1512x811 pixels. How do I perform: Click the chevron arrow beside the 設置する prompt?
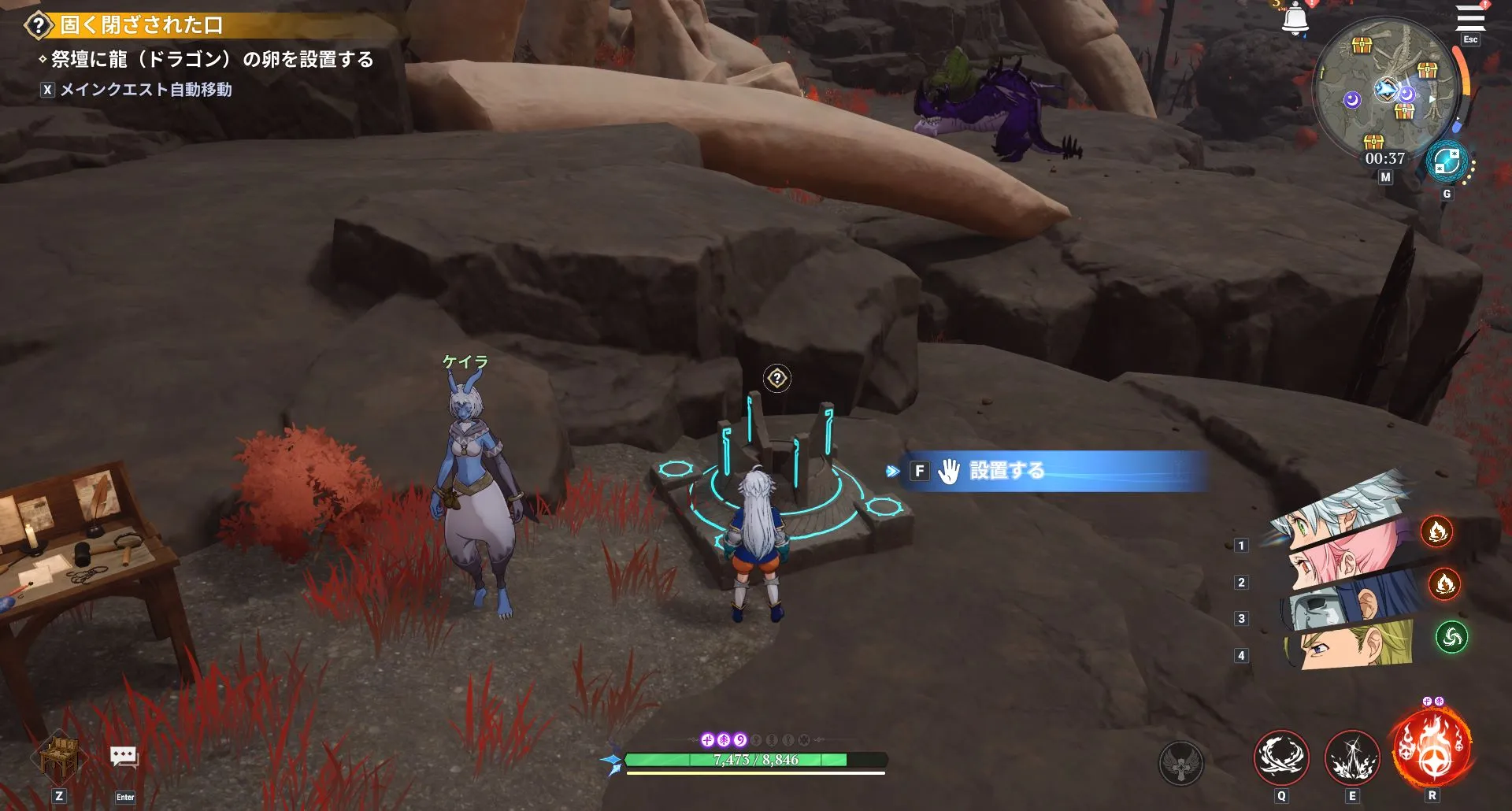pos(892,472)
